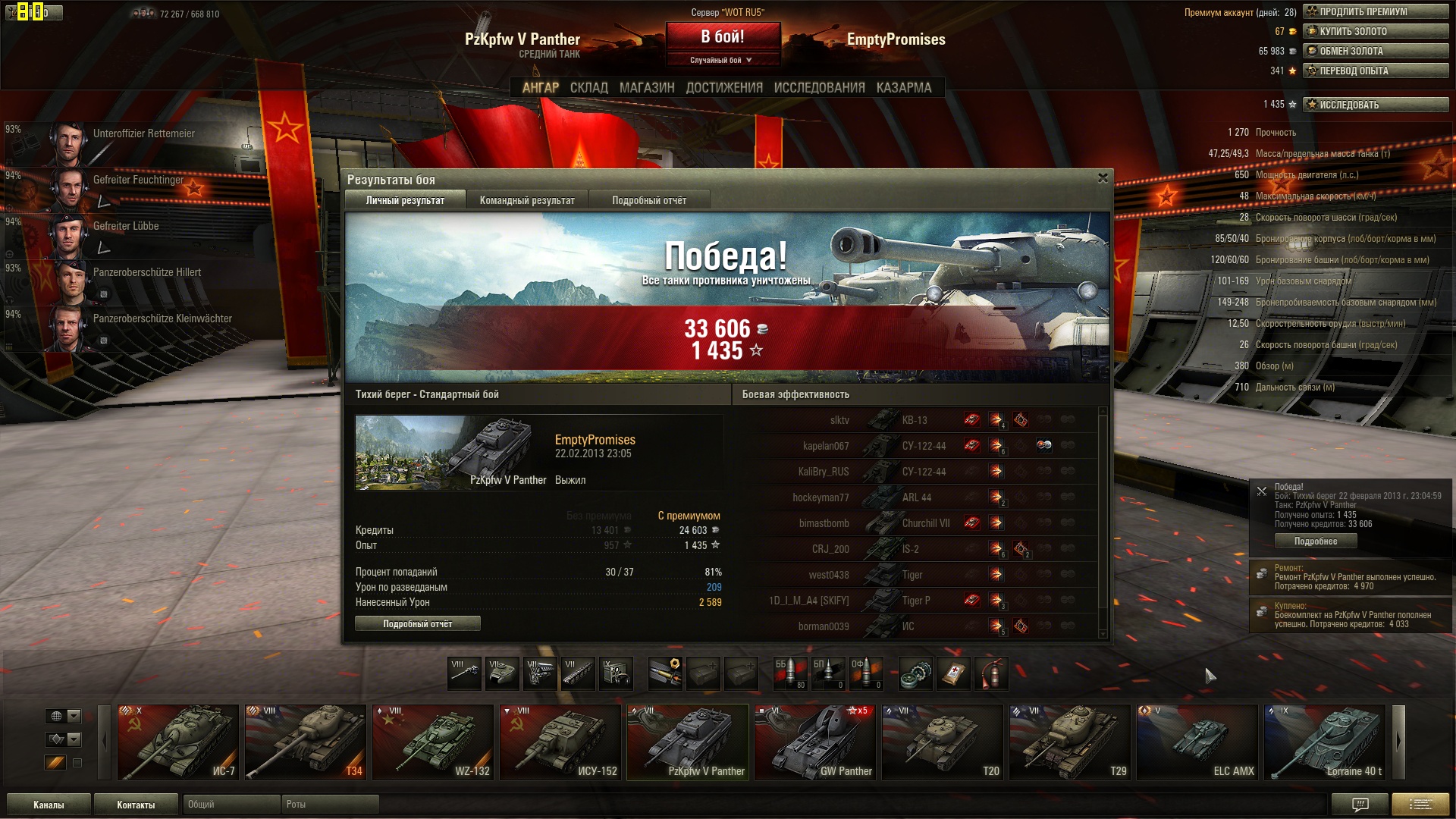Open the МАГАЗИН menu
The height and width of the screenshot is (819, 1456).
(647, 88)
